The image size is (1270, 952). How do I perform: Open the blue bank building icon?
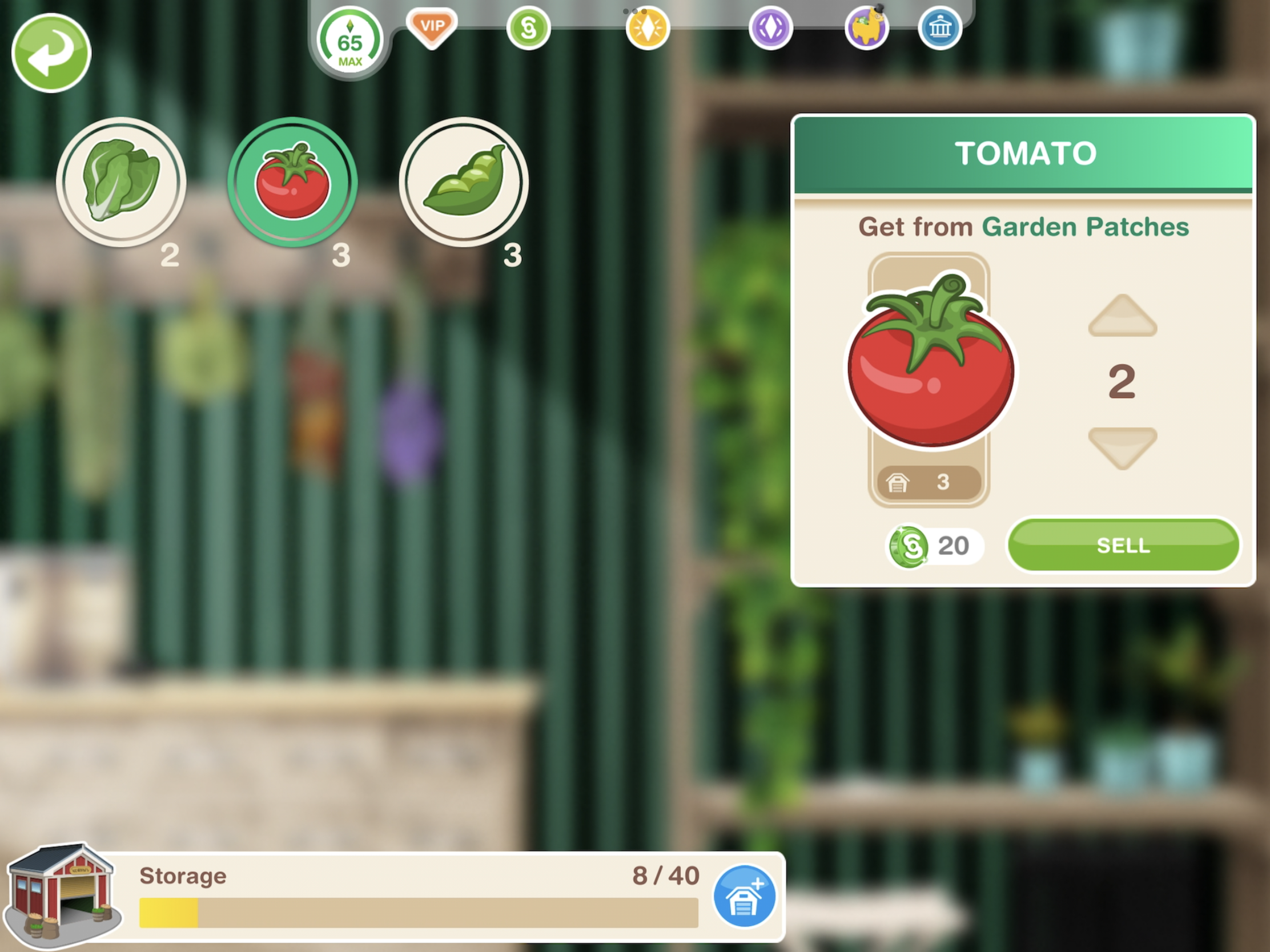click(x=939, y=27)
